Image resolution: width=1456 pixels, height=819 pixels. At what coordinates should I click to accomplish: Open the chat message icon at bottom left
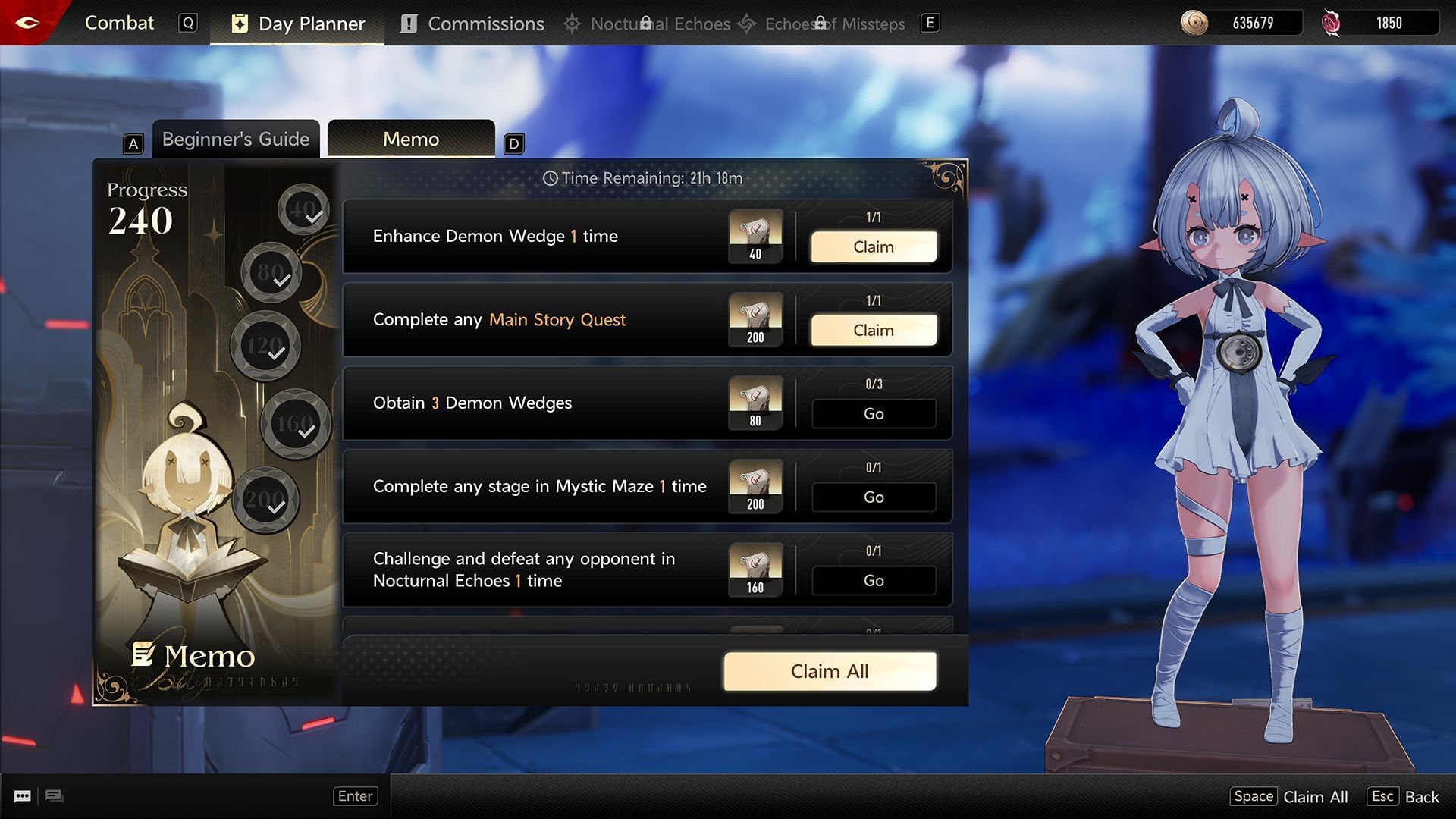pyautogui.click(x=22, y=796)
